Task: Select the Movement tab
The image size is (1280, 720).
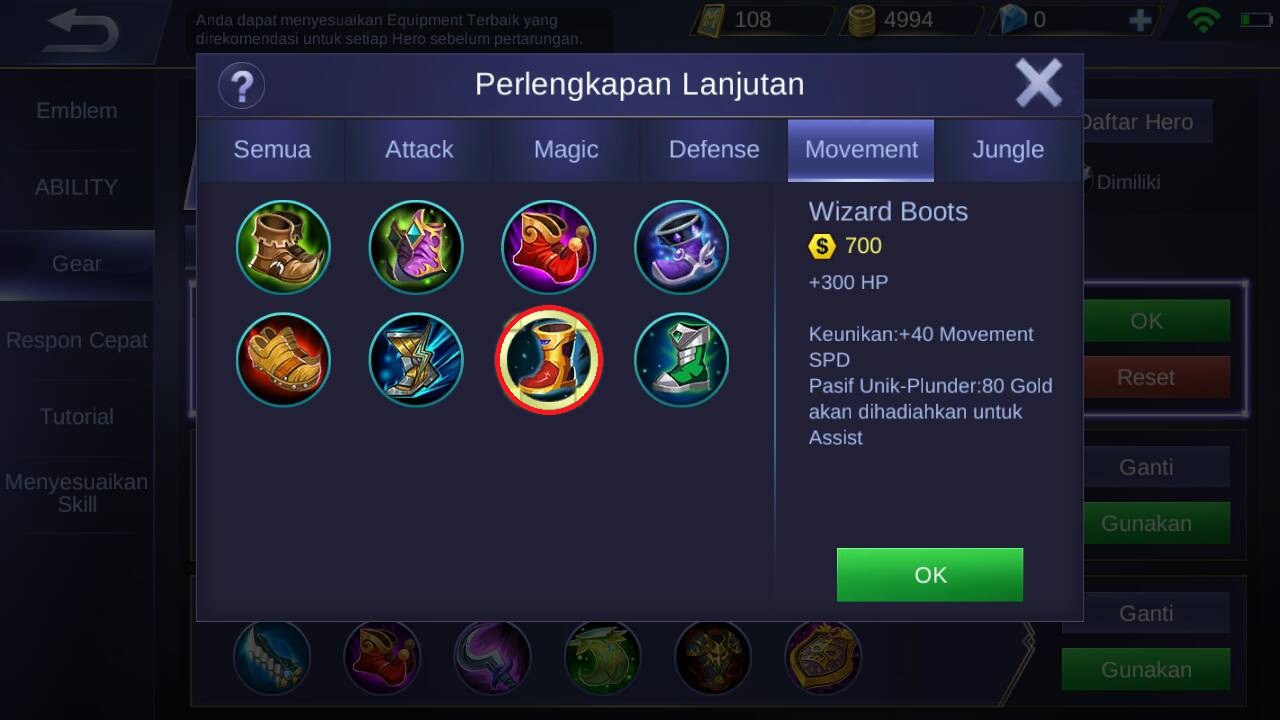Action: [861, 150]
